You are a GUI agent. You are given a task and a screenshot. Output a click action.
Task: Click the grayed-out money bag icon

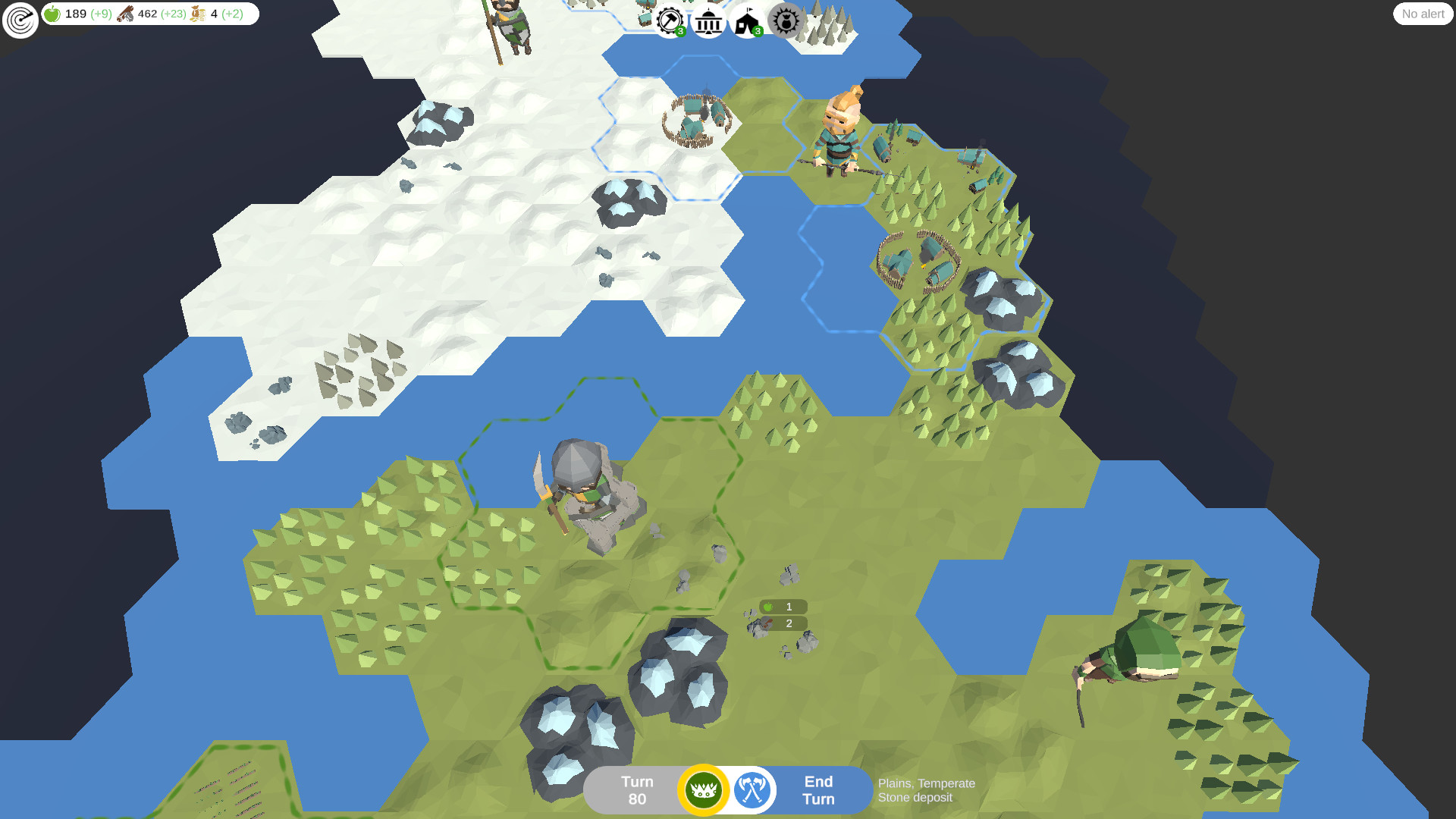click(785, 21)
